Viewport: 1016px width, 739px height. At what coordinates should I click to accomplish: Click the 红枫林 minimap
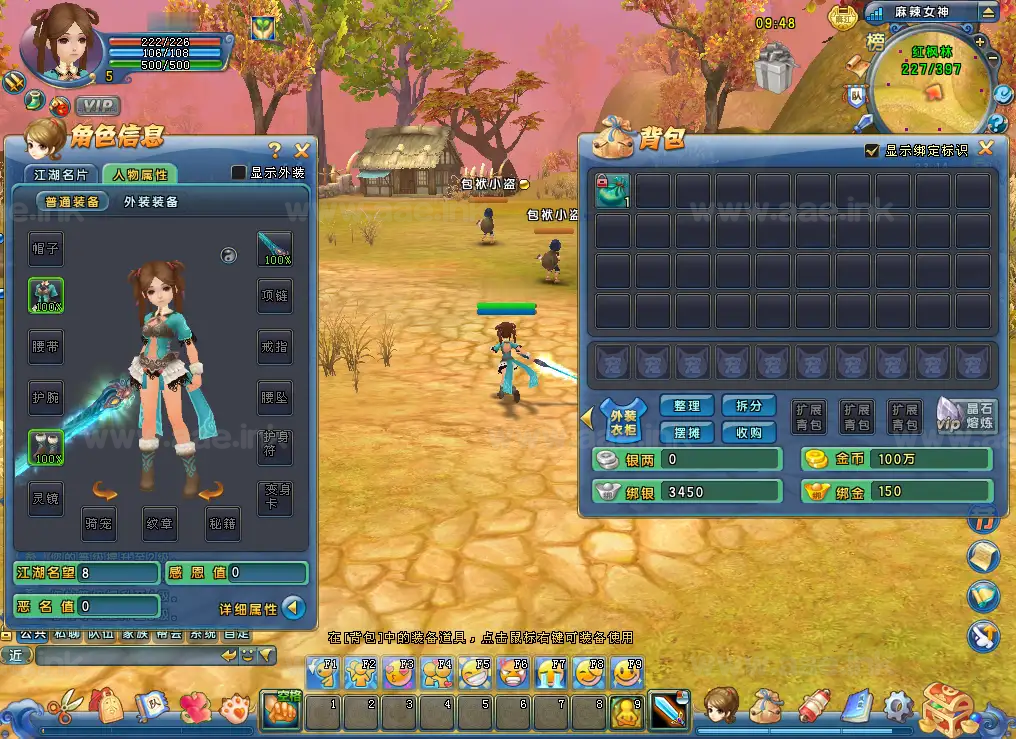tap(930, 92)
